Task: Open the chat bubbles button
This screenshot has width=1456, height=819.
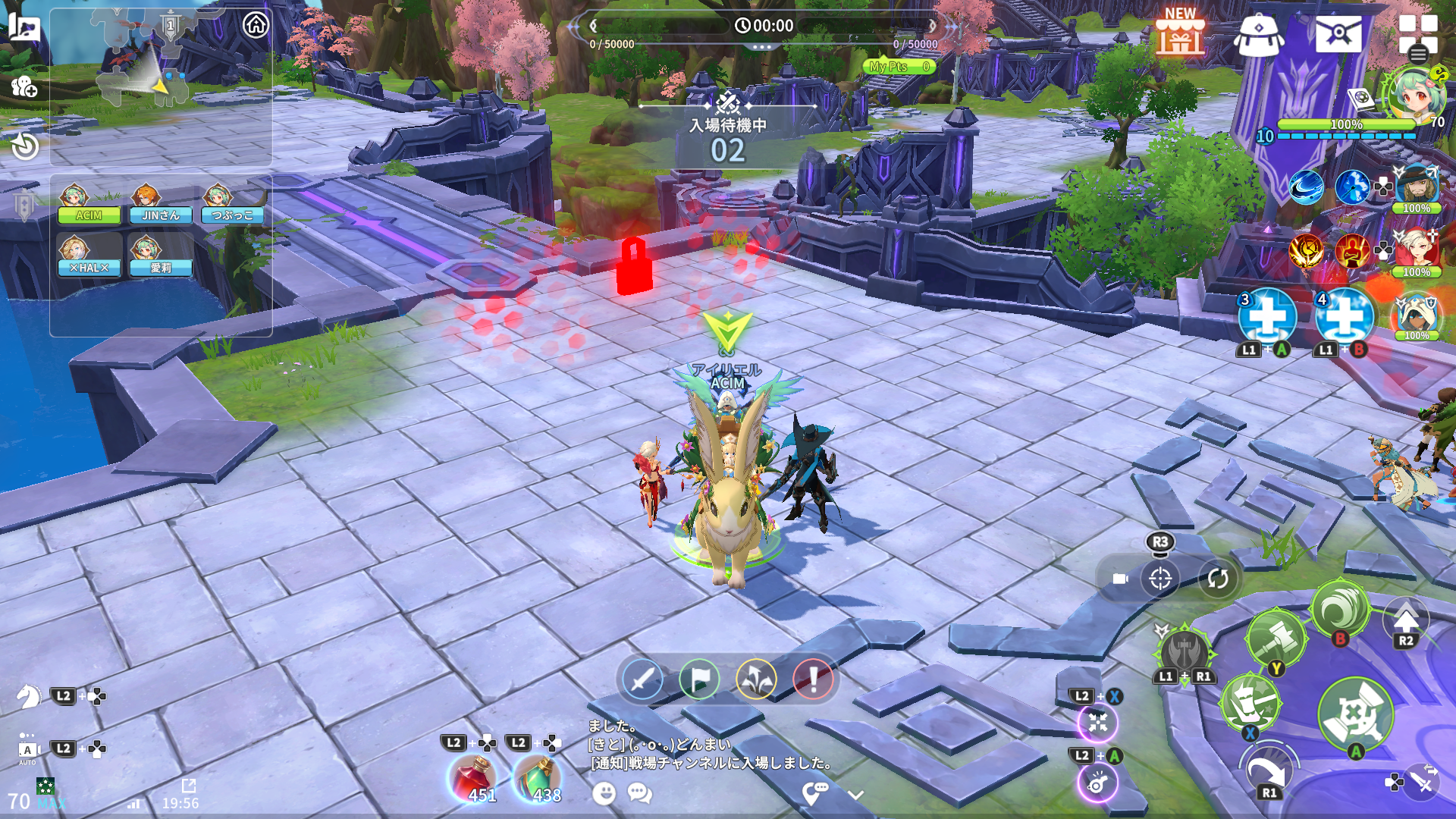Action: [x=640, y=793]
